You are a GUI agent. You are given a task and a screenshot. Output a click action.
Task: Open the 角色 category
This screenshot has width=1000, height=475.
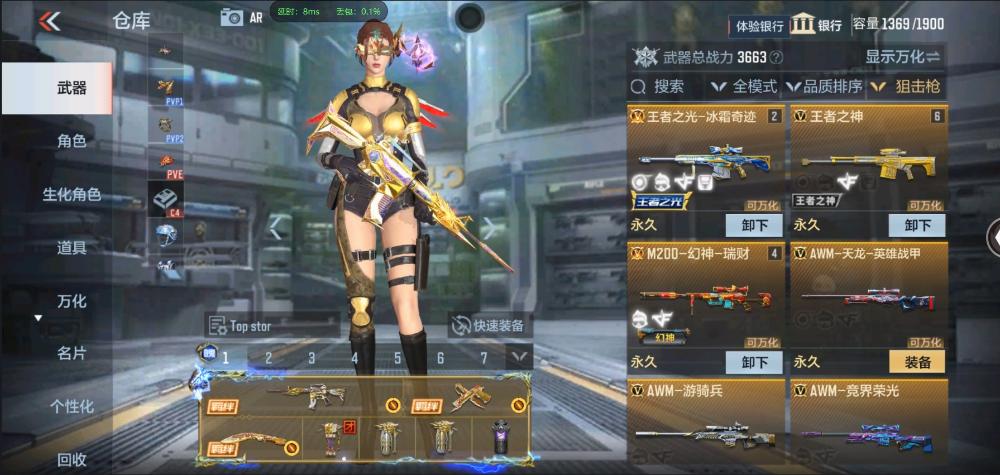pos(71,141)
